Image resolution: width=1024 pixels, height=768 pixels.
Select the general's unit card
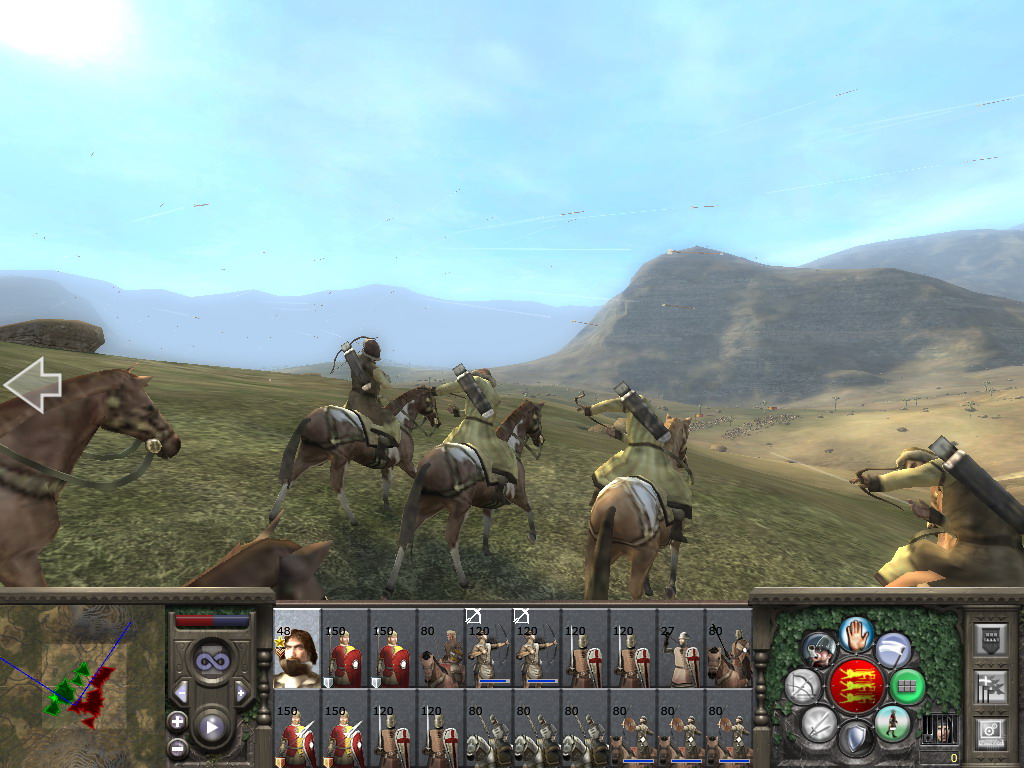pyautogui.click(x=297, y=650)
